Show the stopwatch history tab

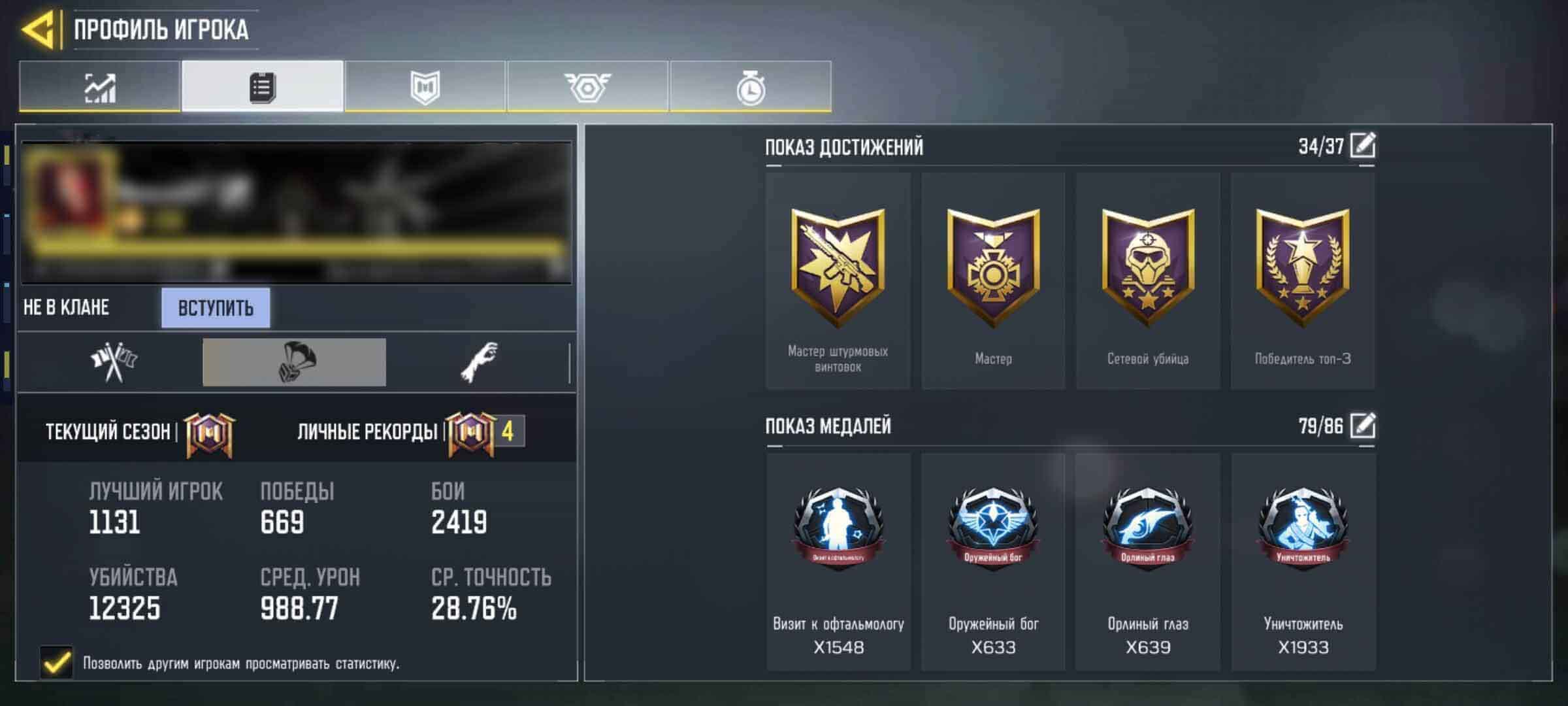point(750,86)
